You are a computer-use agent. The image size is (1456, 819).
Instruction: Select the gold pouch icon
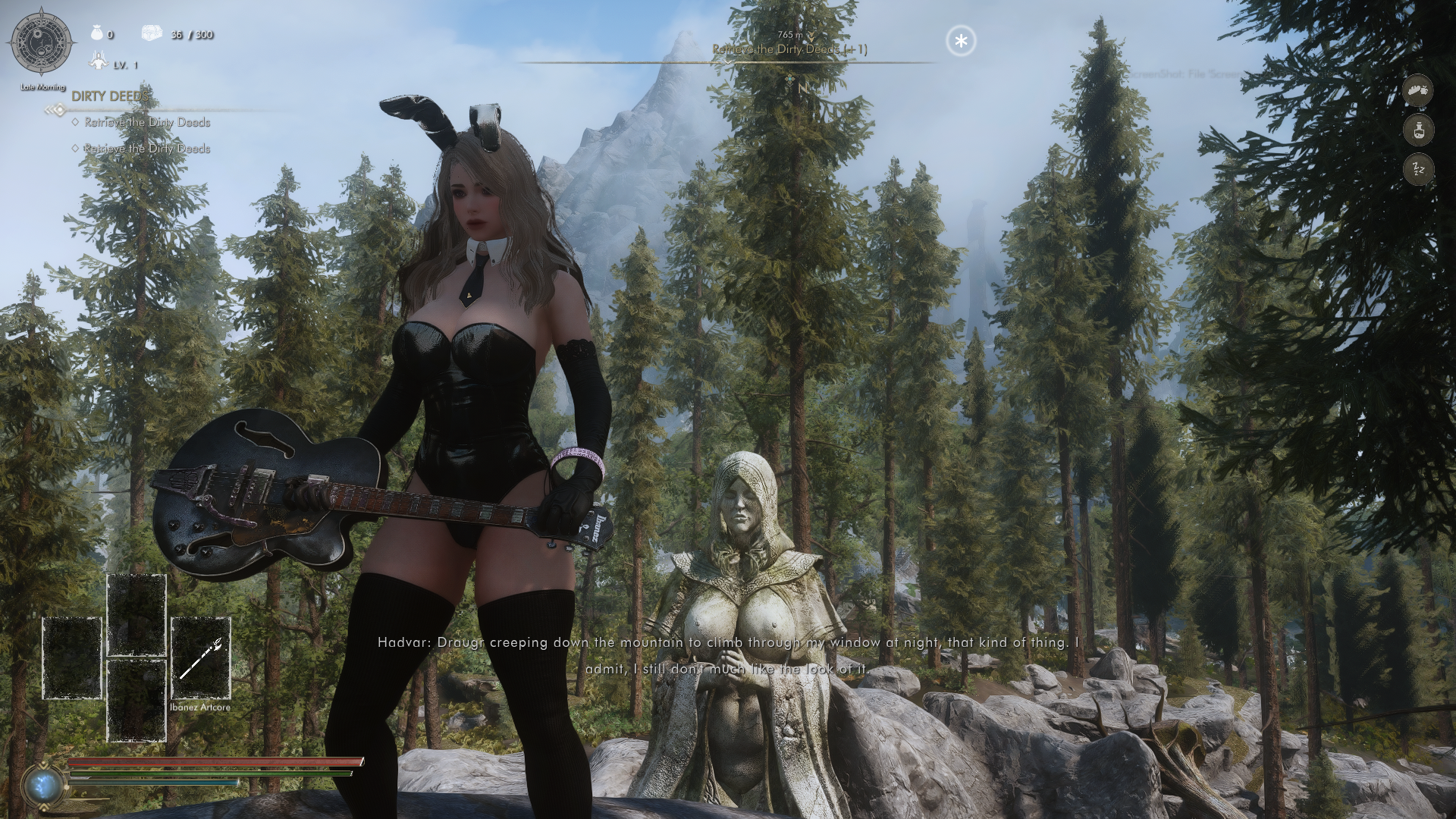pos(96,33)
